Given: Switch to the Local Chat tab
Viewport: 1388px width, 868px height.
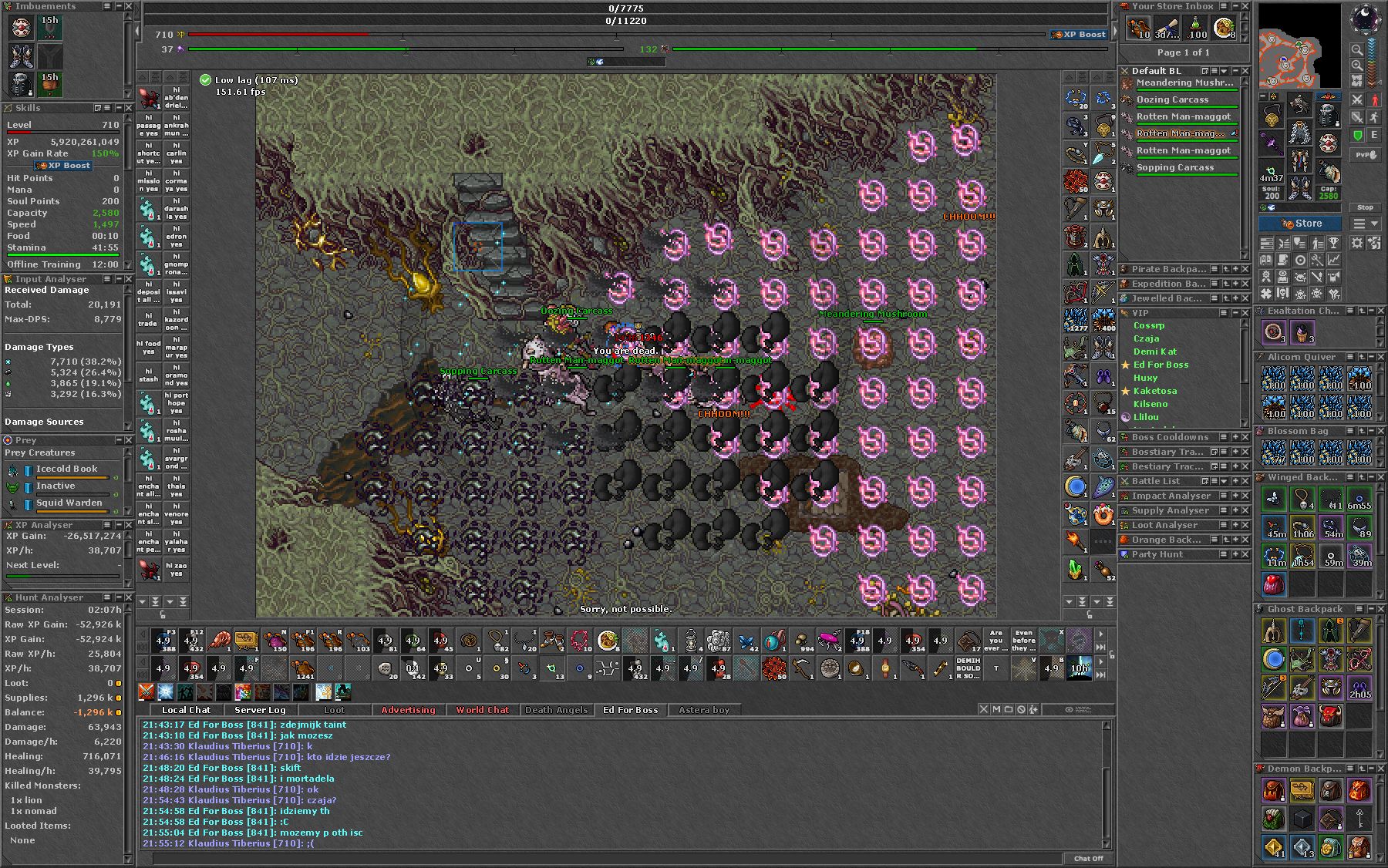Looking at the screenshot, I should (186, 710).
